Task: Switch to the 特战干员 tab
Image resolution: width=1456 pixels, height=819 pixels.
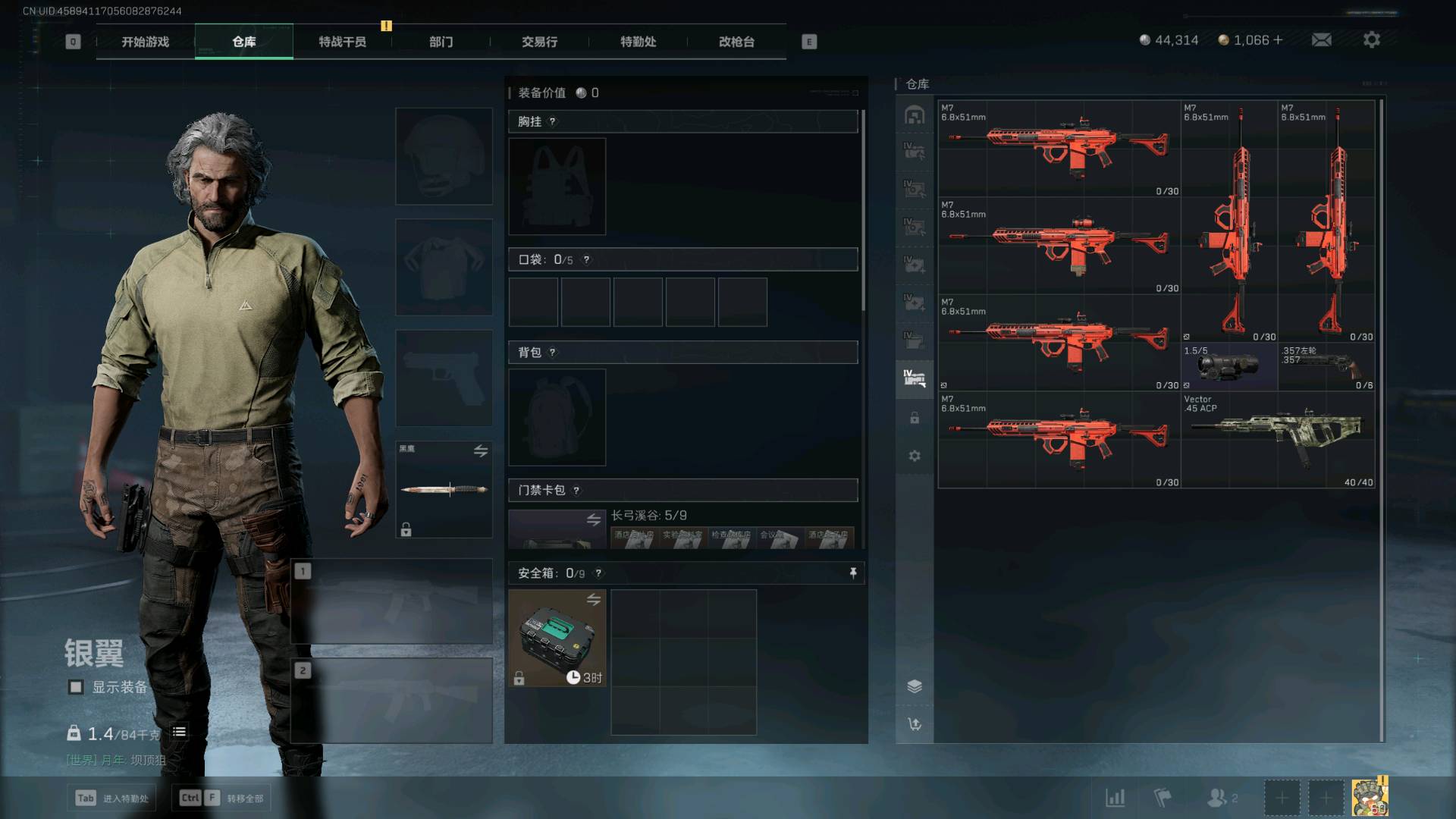Action: coord(342,42)
